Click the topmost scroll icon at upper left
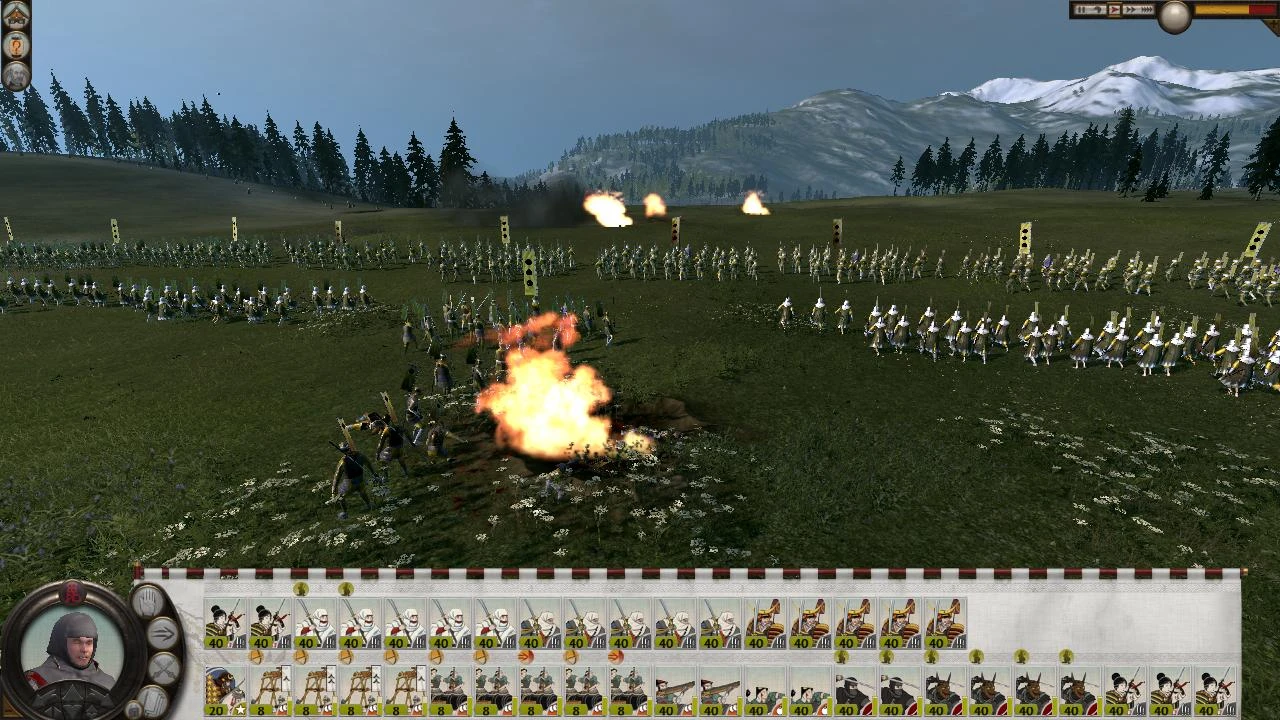This screenshot has width=1280, height=720. point(17,13)
